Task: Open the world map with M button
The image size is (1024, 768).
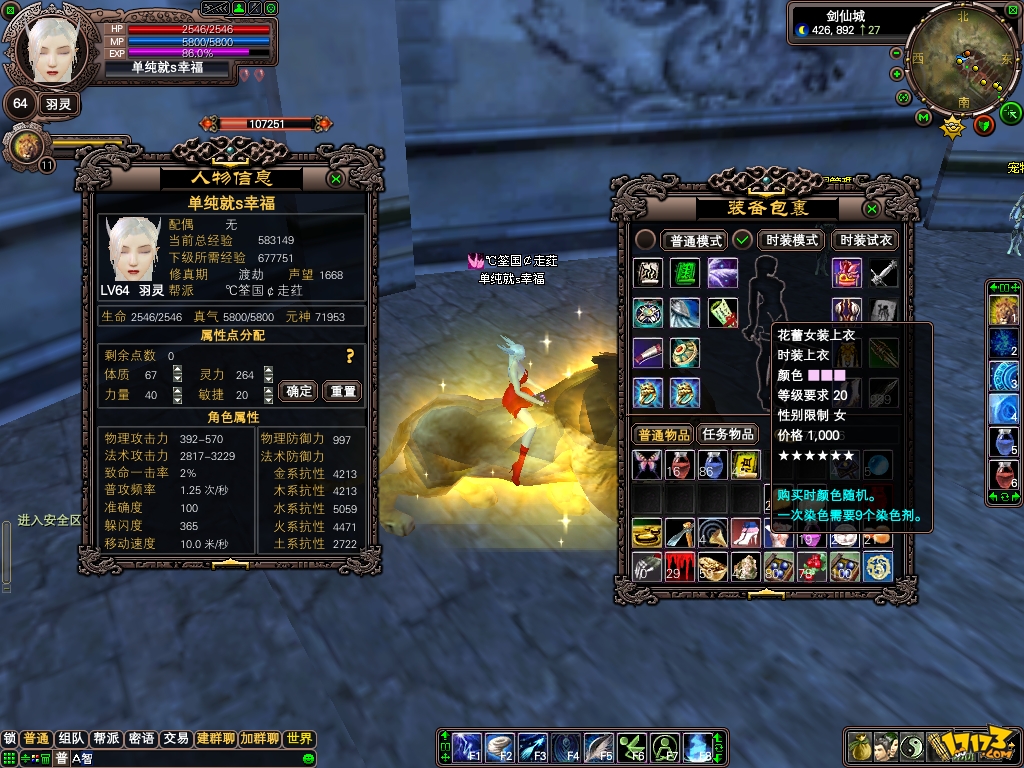Action: click(923, 118)
